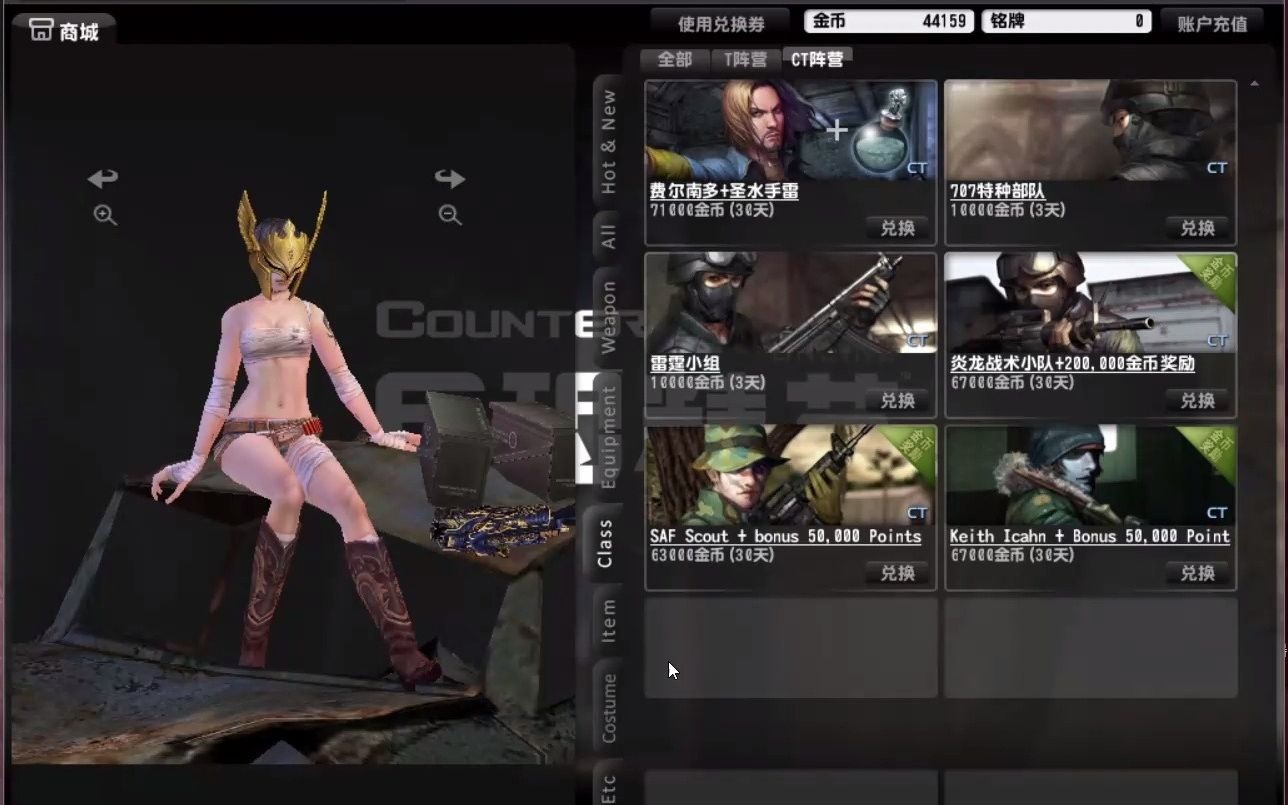
Task: Zoom in on the character preview
Action: pyautogui.click(x=104, y=214)
